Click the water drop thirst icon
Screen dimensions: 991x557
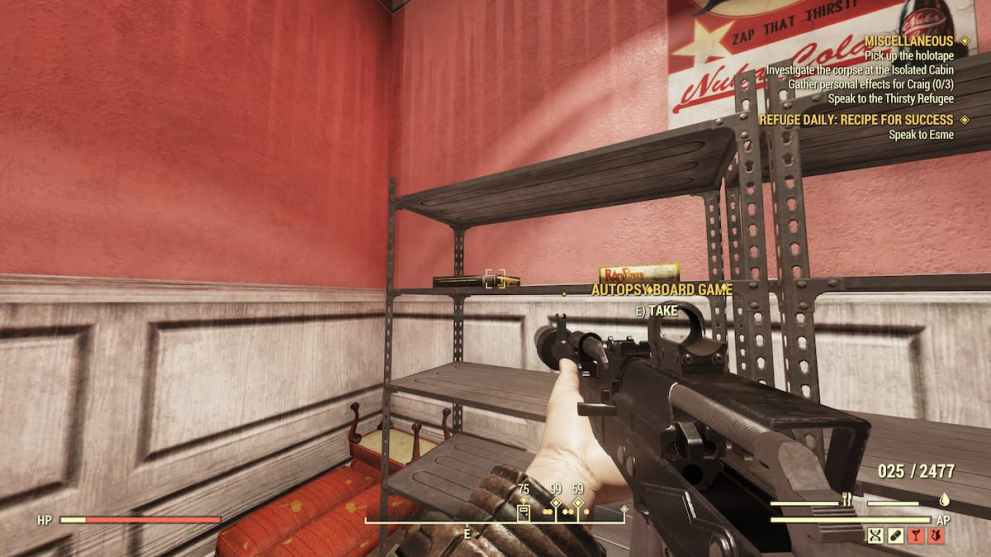944,499
